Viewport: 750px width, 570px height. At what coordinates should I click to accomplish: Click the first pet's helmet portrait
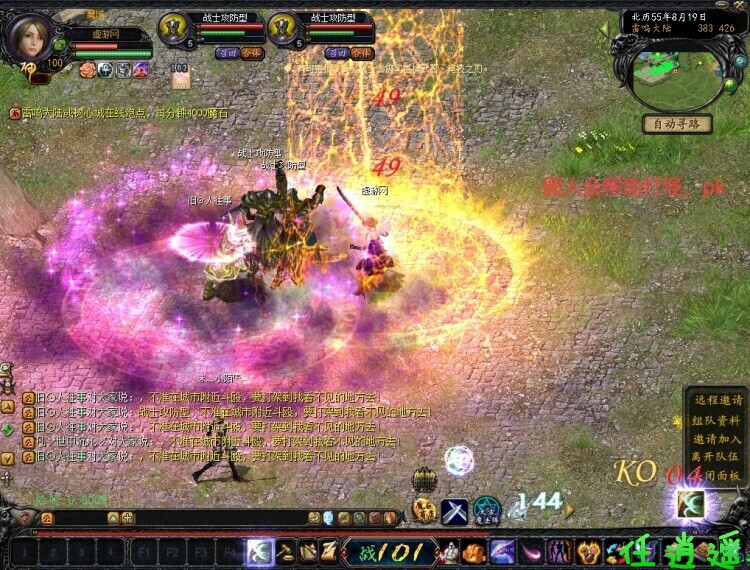click(x=176, y=27)
